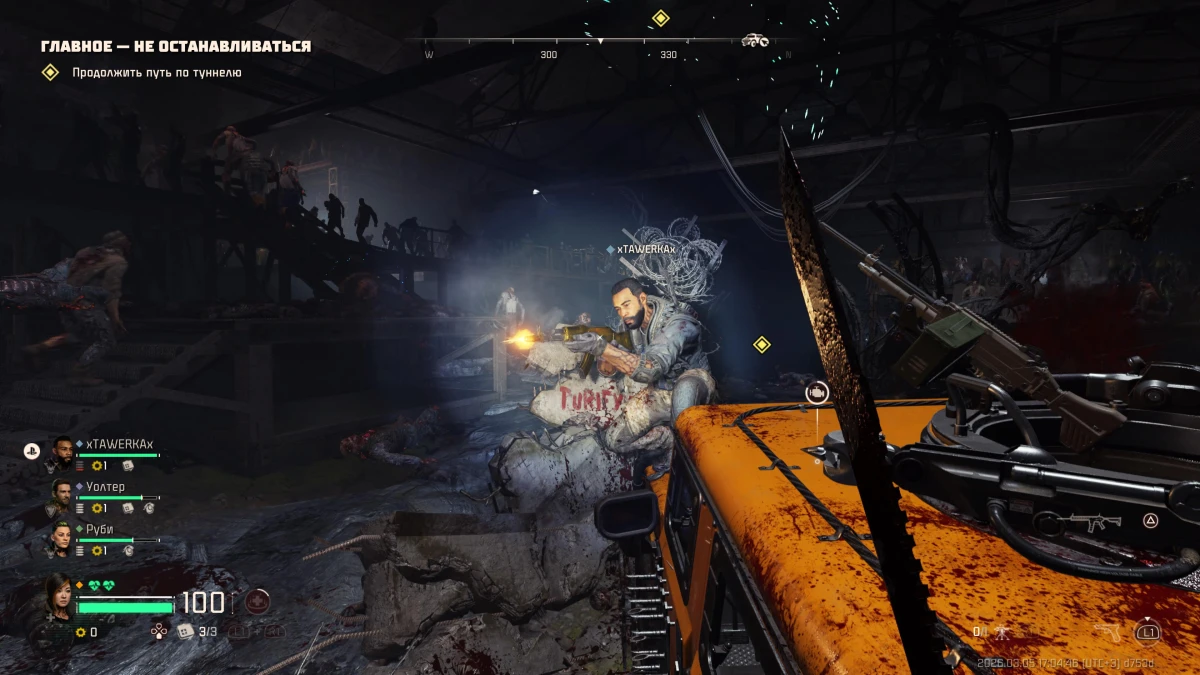Click the copper coin counter icon
Screen dimensions: 1200x675
pyautogui.click(x=80, y=632)
